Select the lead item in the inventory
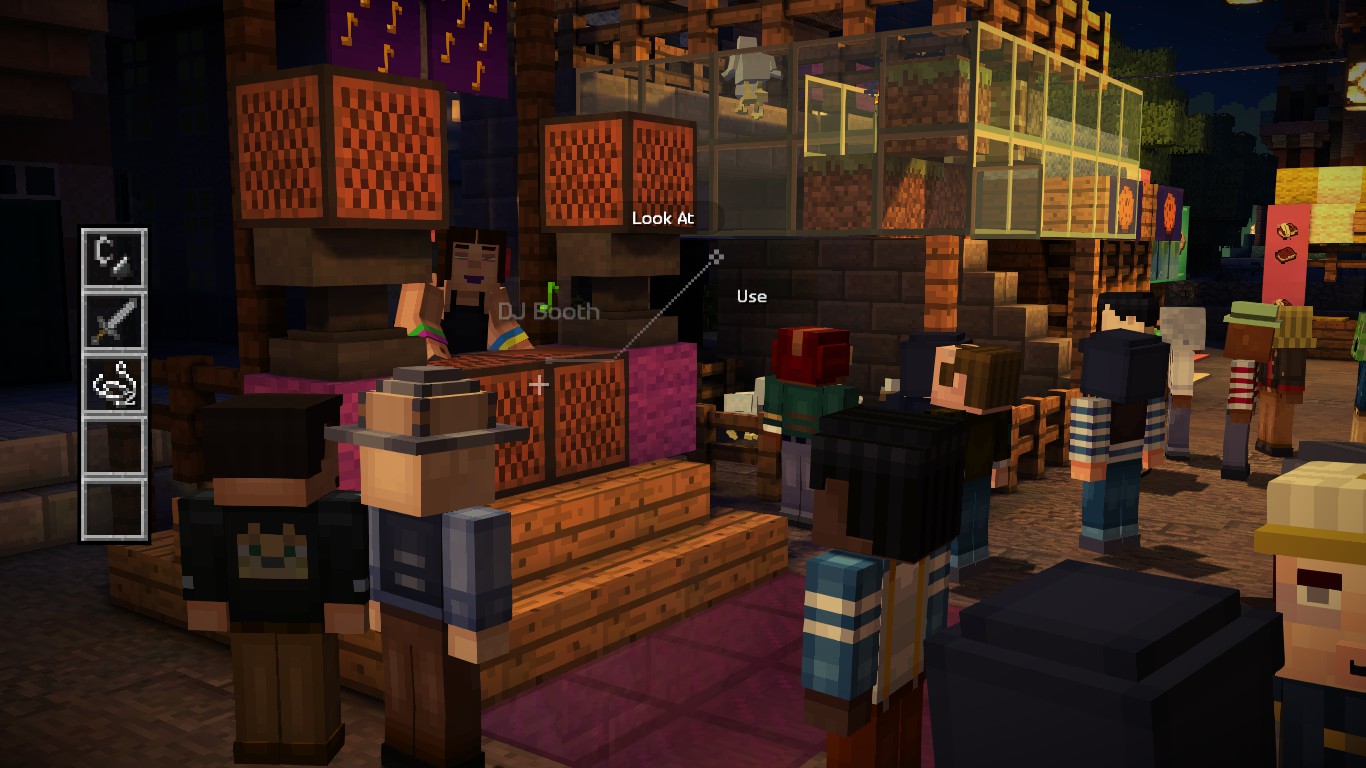 (x=116, y=381)
